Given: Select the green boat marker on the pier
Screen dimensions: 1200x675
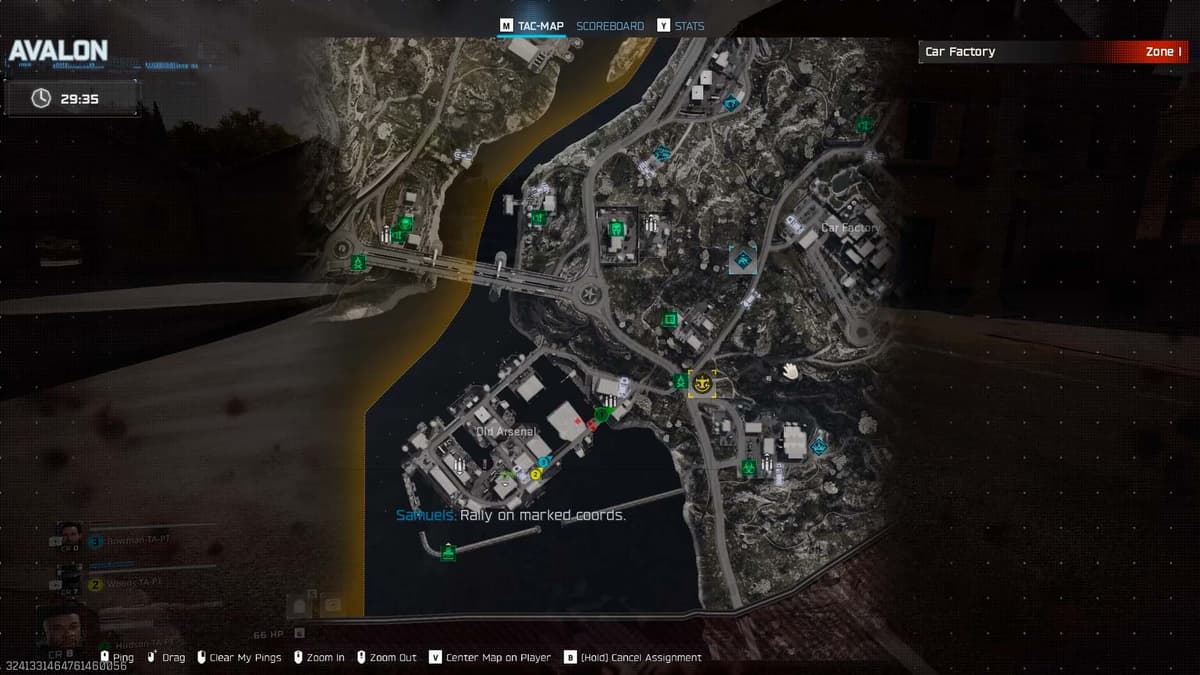Looking at the screenshot, I should click(448, 551).
